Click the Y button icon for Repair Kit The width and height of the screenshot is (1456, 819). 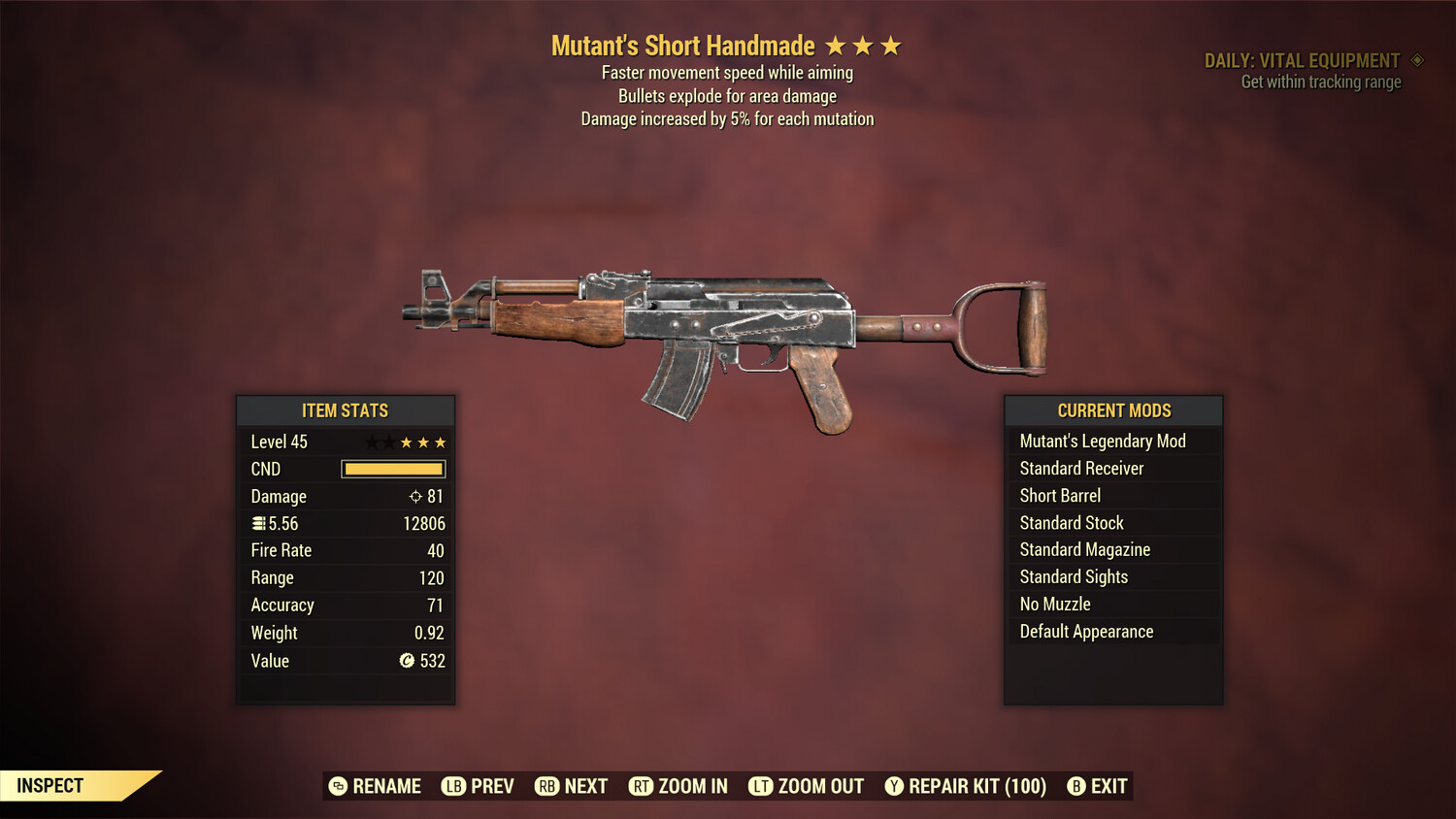coord(894,786)
